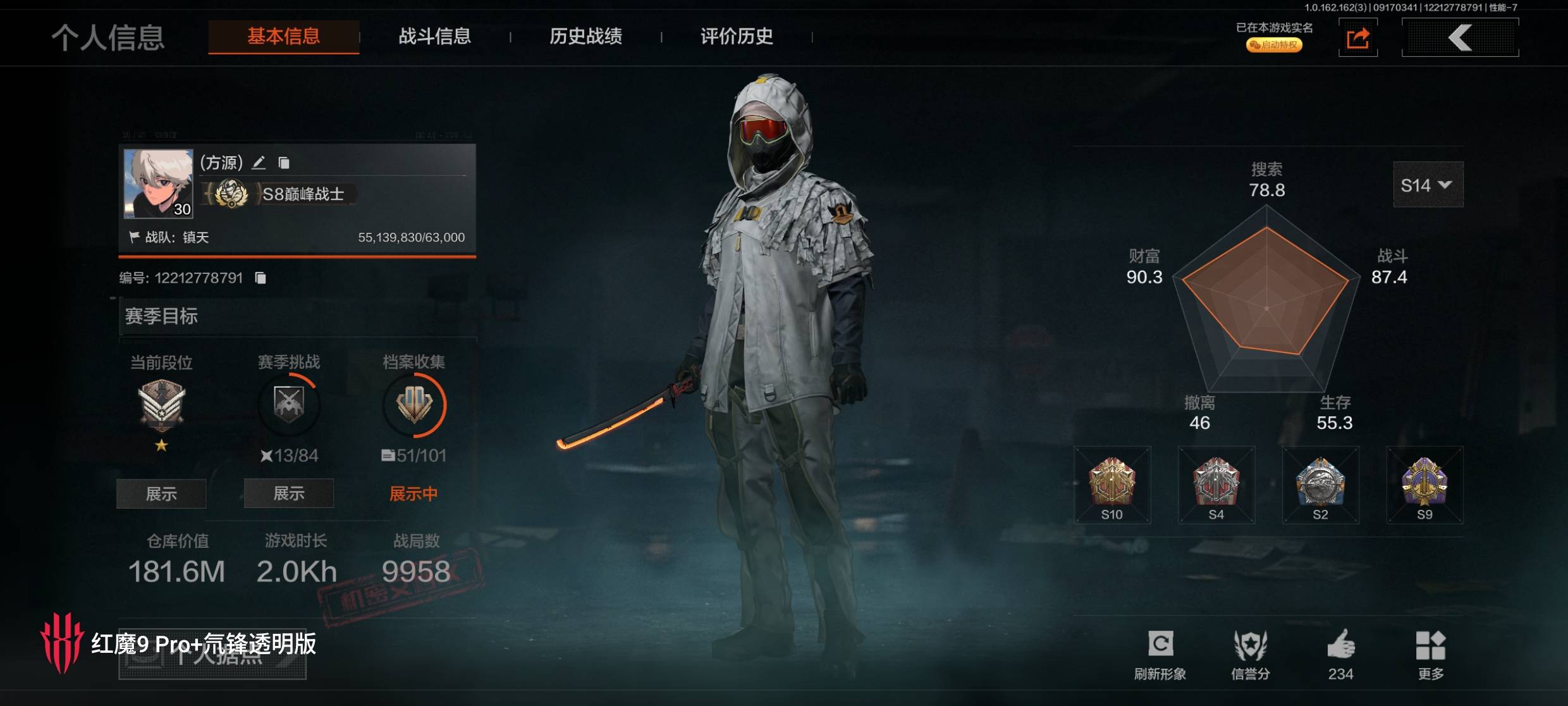Select the 评价历史 tab
Viewport: 1568px width, 706px height.
[x=737, y=37]
